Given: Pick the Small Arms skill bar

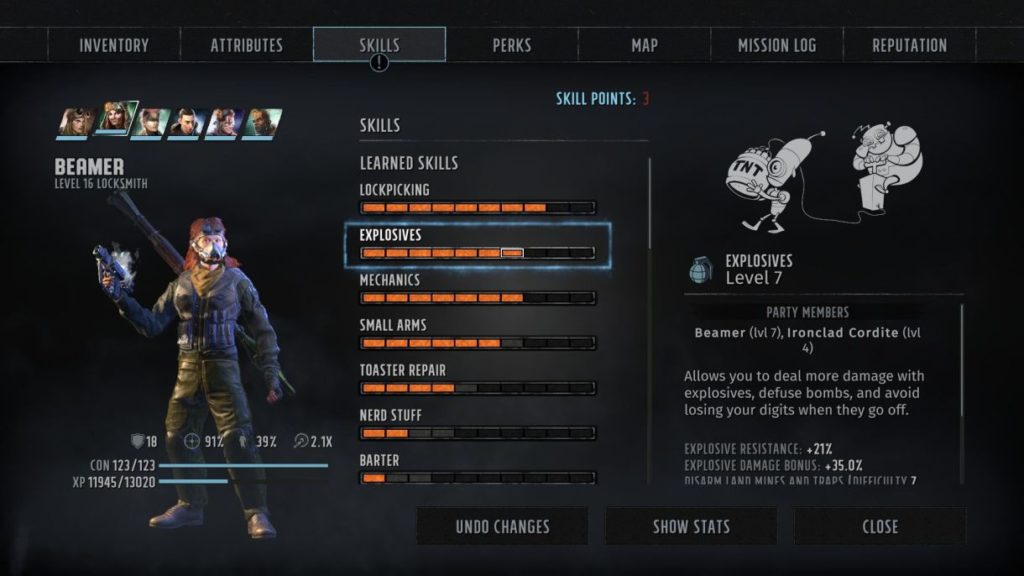Looking at the screenshot, I should tap(477, 343).
